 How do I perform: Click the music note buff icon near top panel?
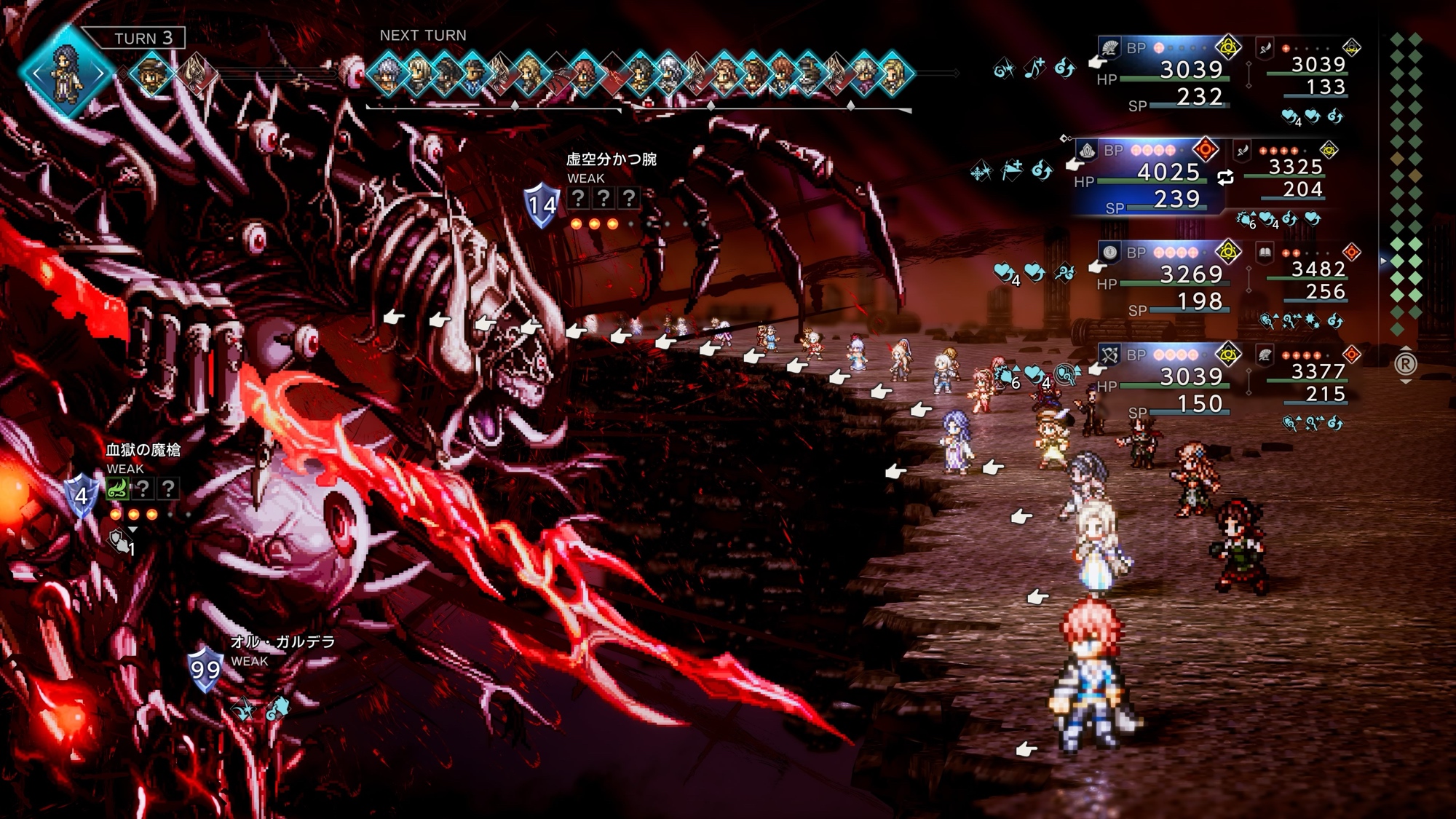(x=1034, y=68)
